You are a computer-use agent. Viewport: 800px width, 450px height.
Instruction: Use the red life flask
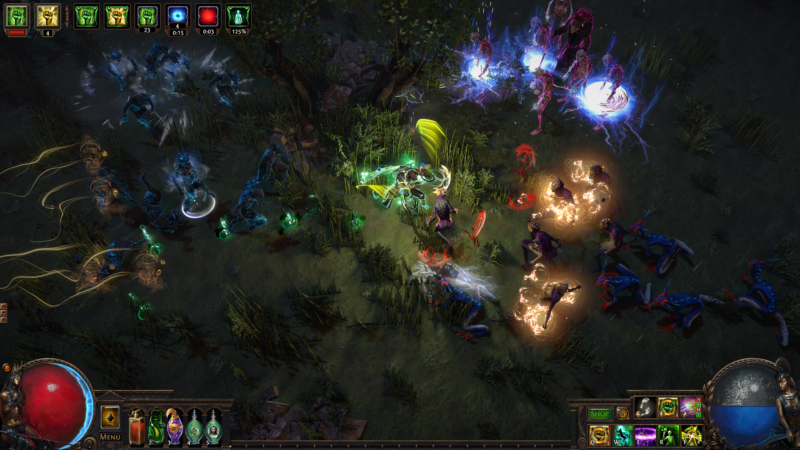(x=138, y=427)
